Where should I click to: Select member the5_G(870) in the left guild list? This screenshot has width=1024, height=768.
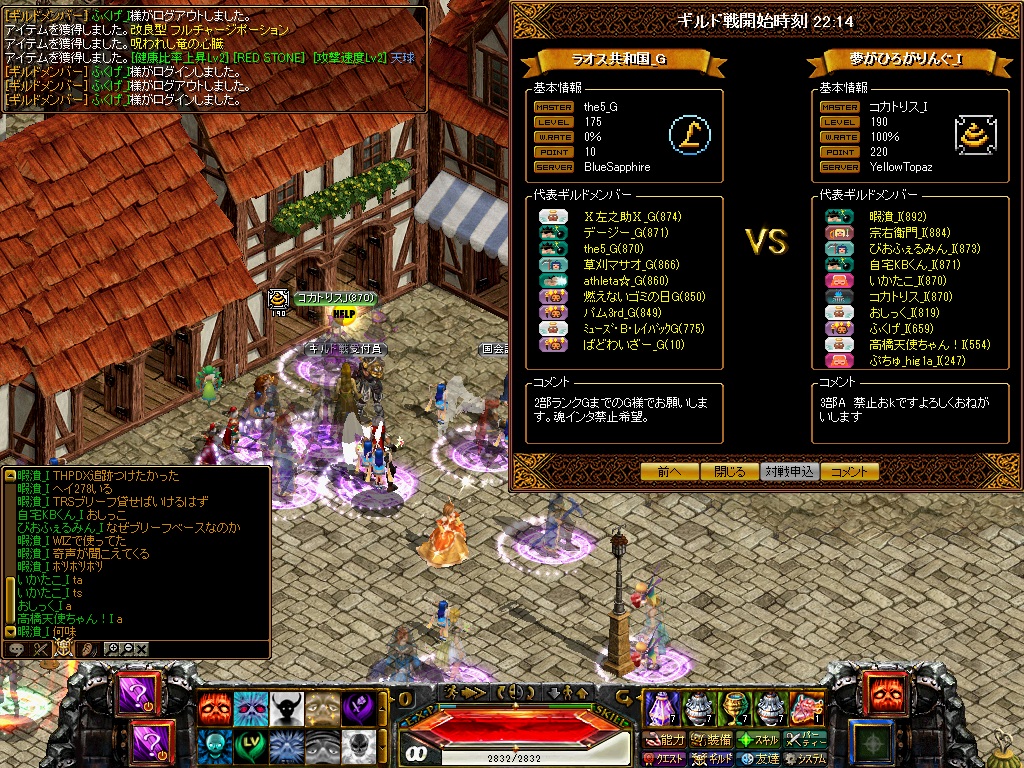coord(613,249)
